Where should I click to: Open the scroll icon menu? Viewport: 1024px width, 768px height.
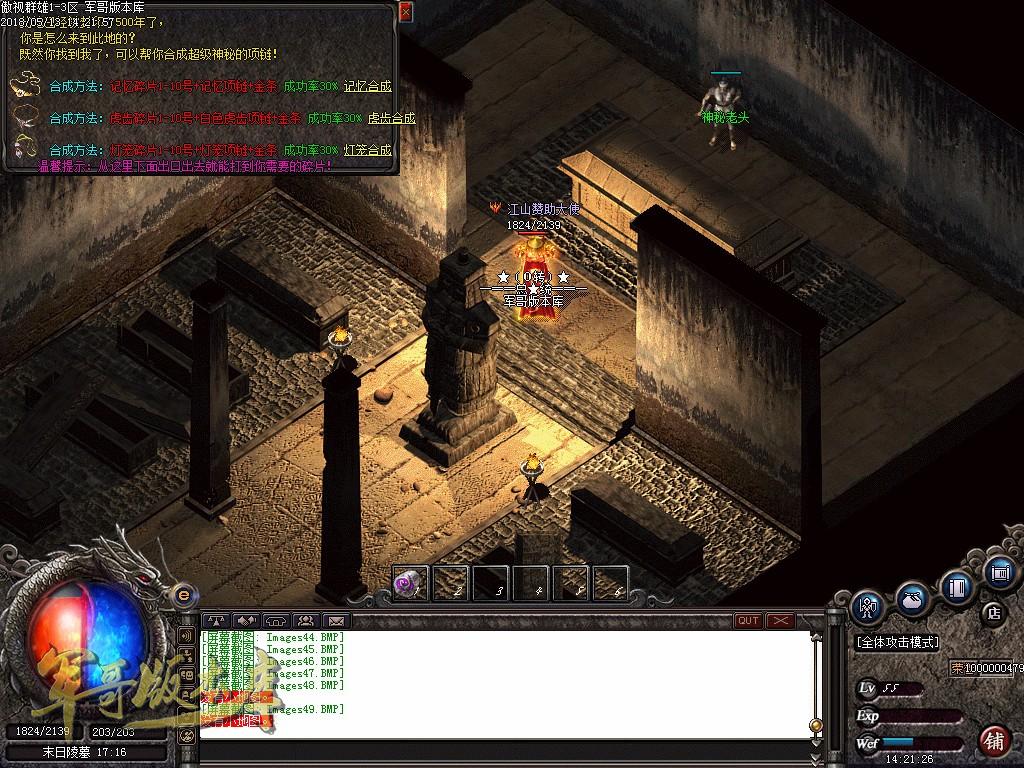(999, 572)
